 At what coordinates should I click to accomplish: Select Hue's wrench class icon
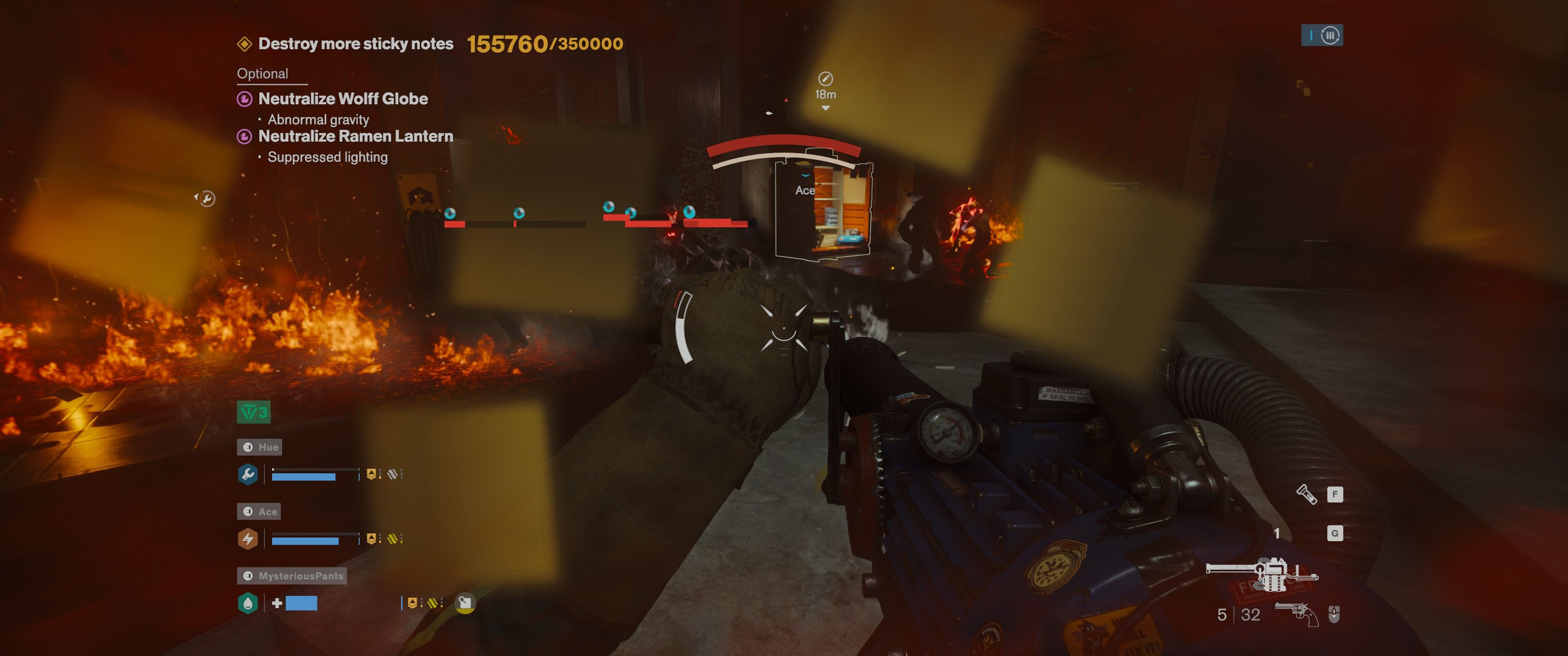[x=247, y=475]
